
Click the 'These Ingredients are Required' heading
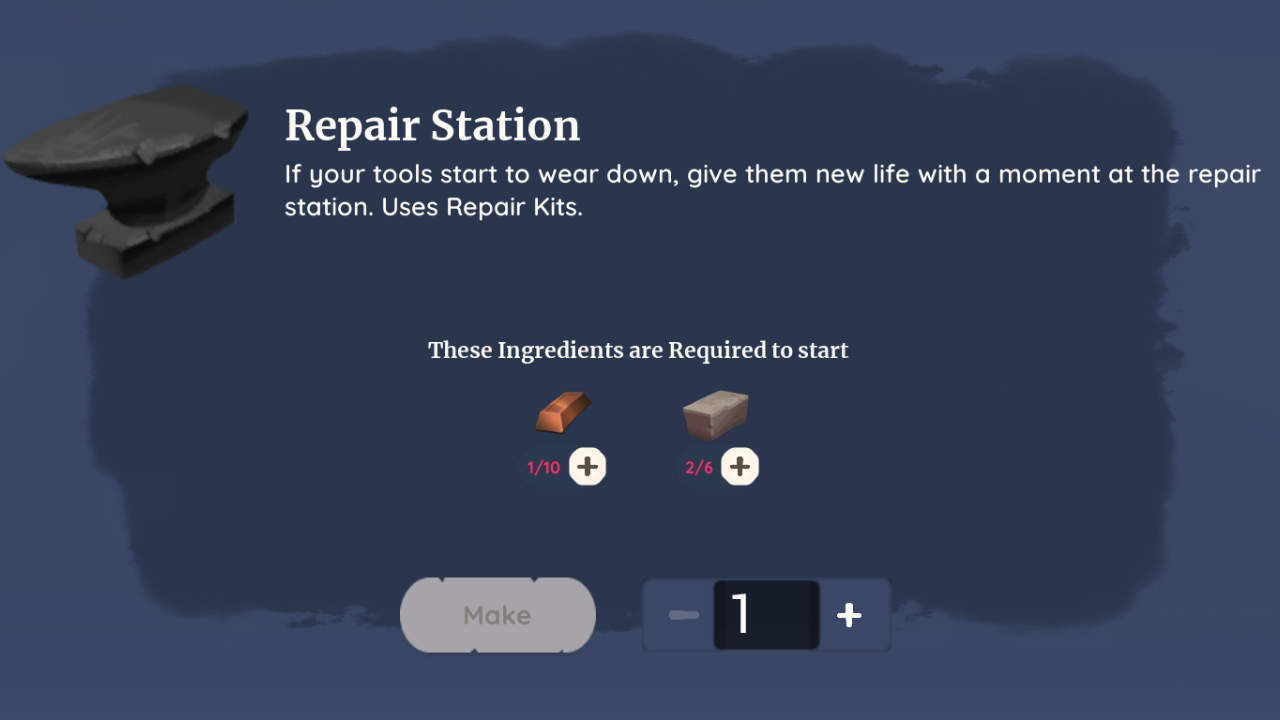point(638,350)
